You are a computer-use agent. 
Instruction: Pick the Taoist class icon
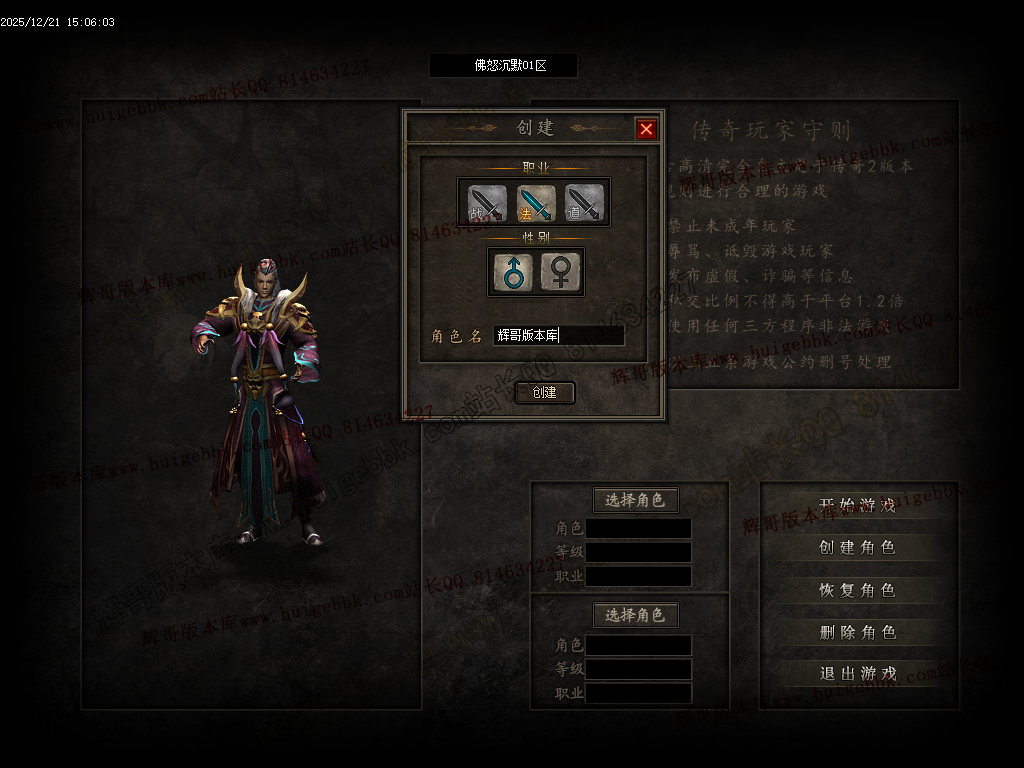(585, 204)
